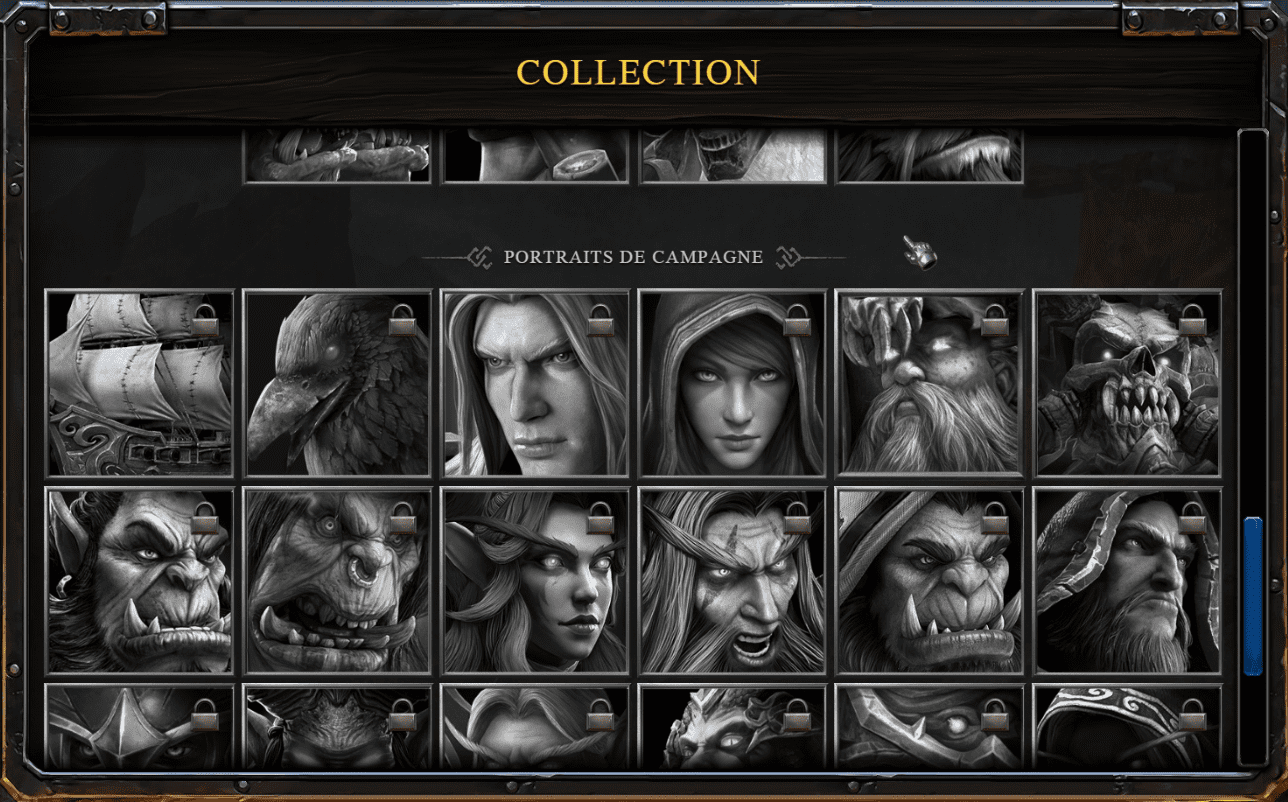Select the hooded woman portrait
The image size is (1288, 802).
[732, 383]
